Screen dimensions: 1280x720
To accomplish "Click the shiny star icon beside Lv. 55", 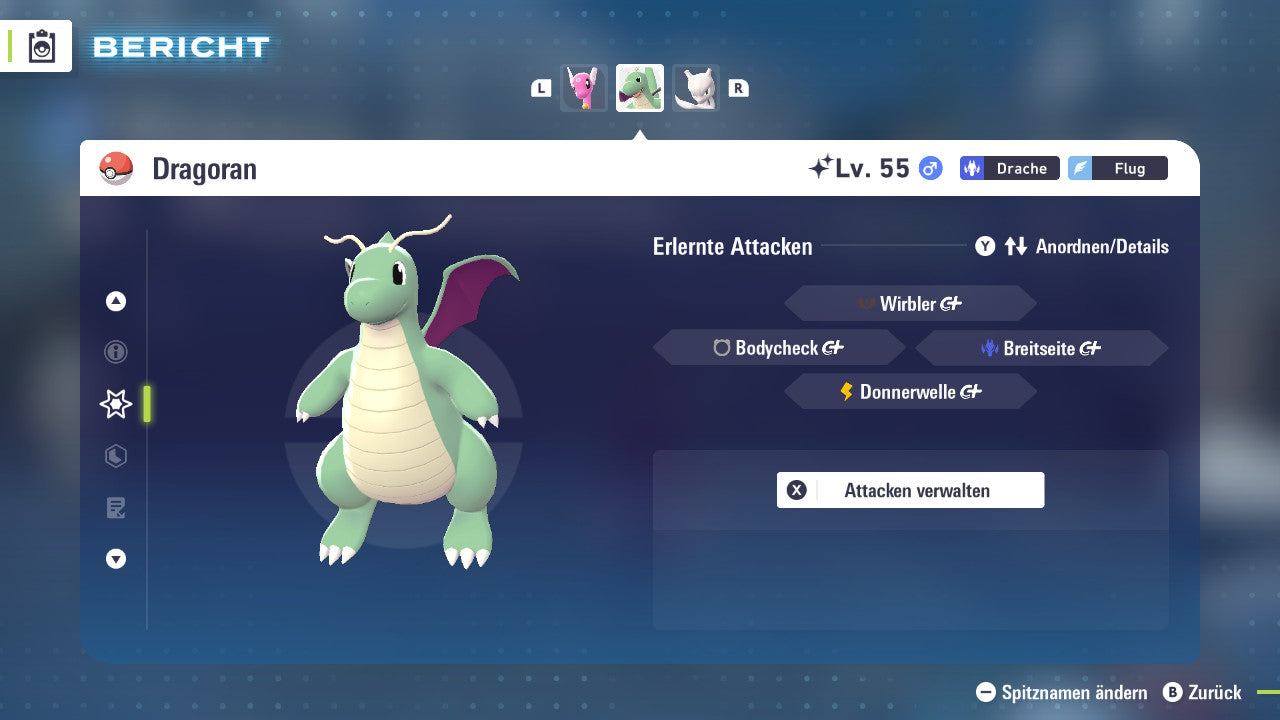I will click(x=822, y=166).
